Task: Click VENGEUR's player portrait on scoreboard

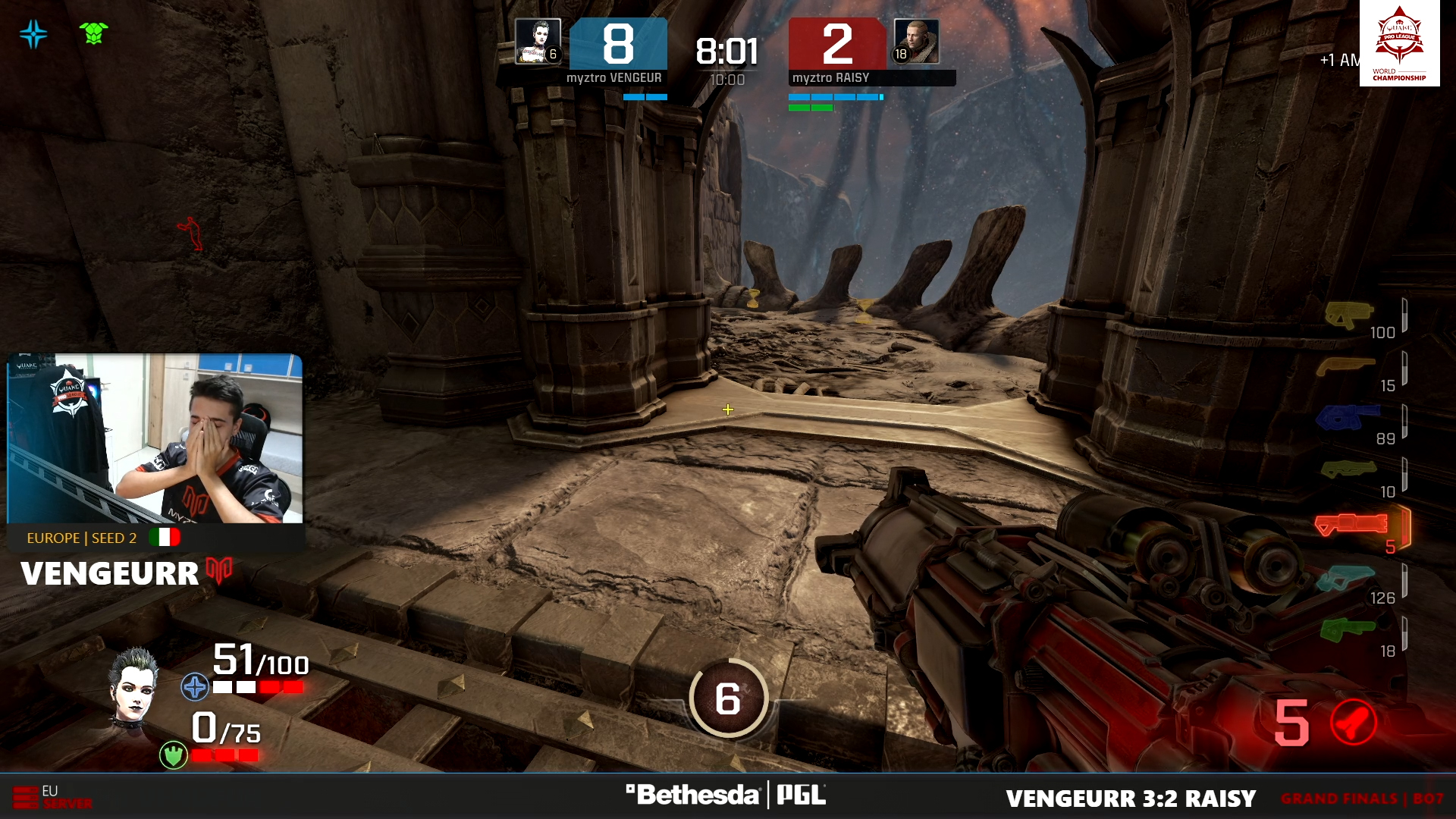Action: point(538,42)
